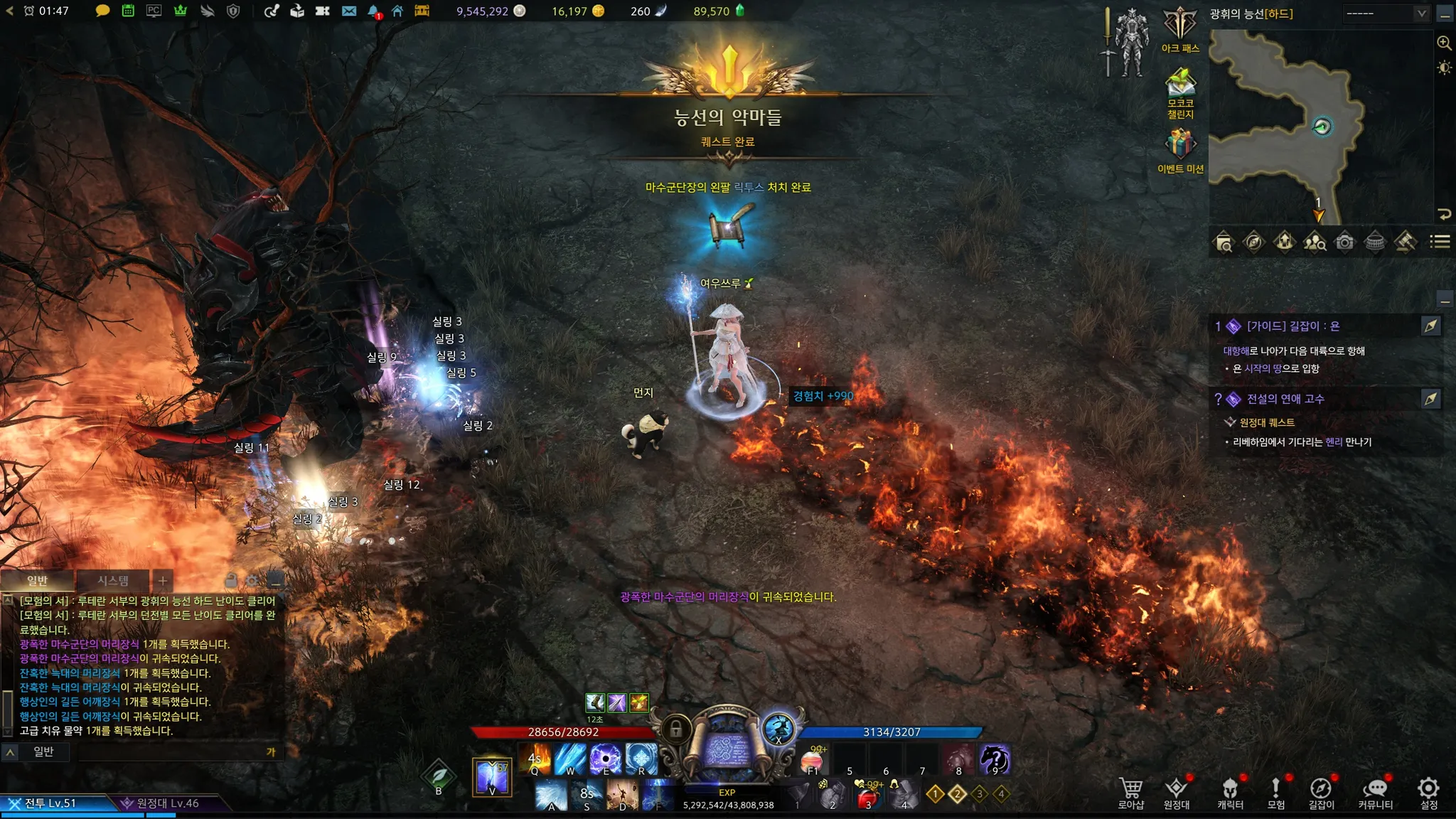Open the 커뮤니티 community menu
1456x819 pixels.
[x=1376, y=793]
